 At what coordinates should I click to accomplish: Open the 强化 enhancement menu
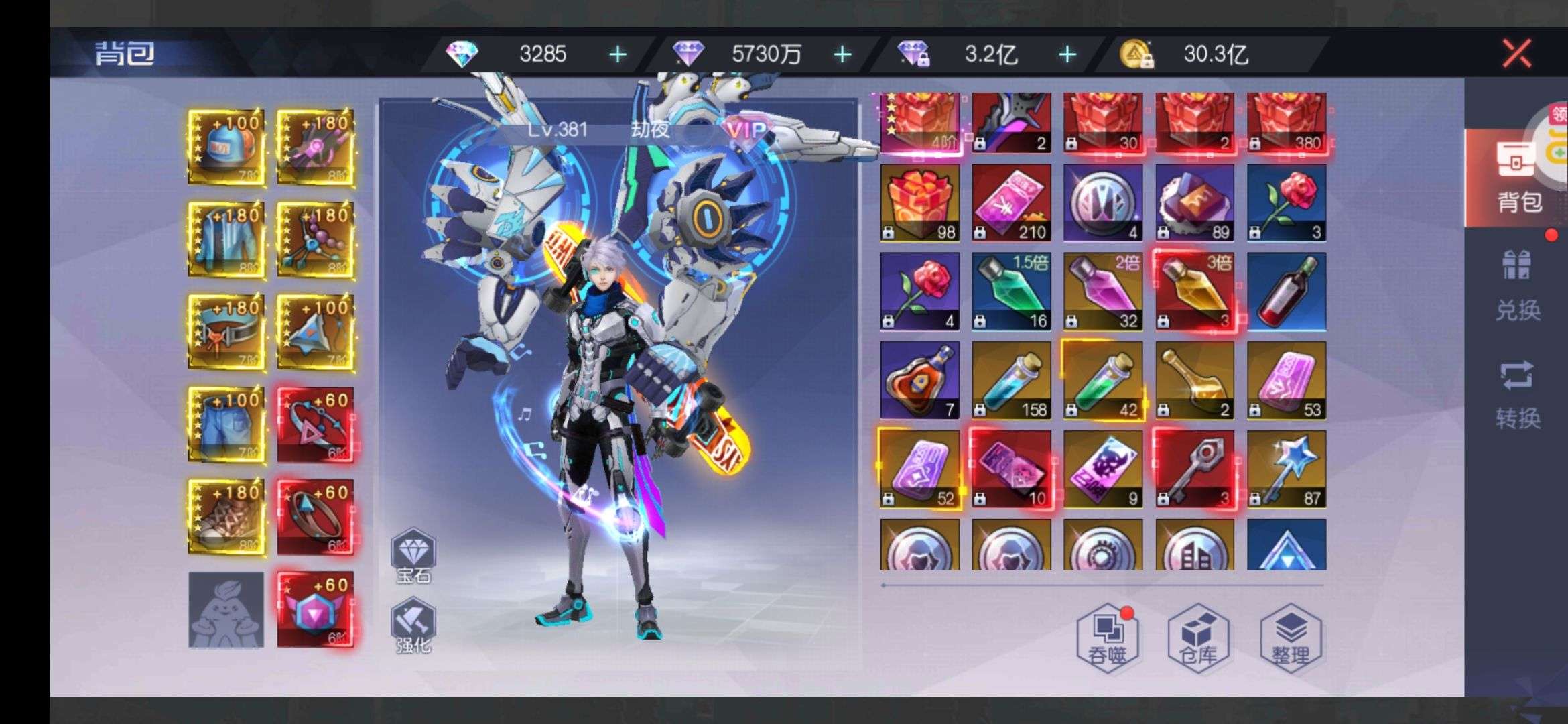[413, 625]
